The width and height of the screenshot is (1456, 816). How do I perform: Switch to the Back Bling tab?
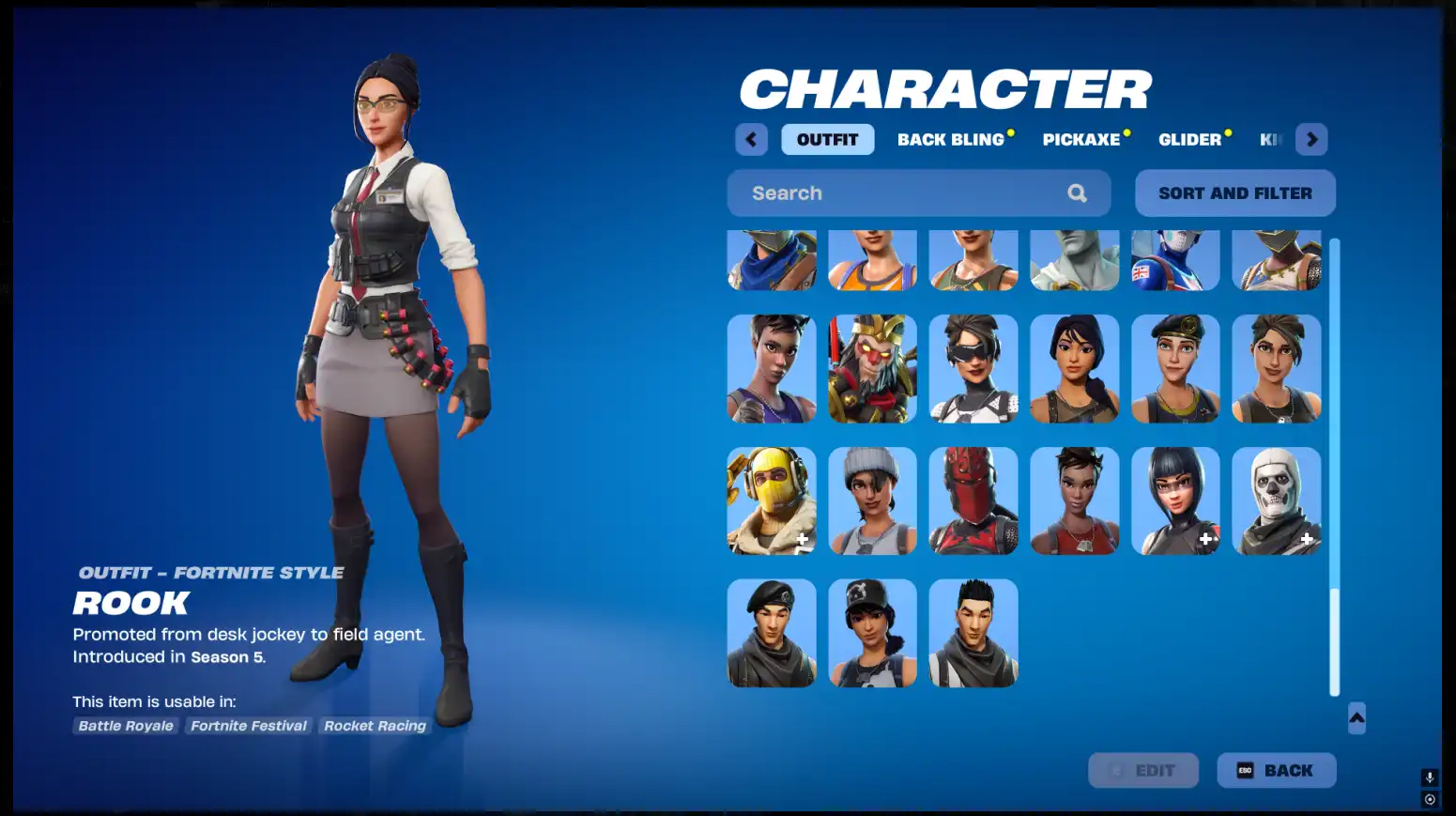click(951, 140)
